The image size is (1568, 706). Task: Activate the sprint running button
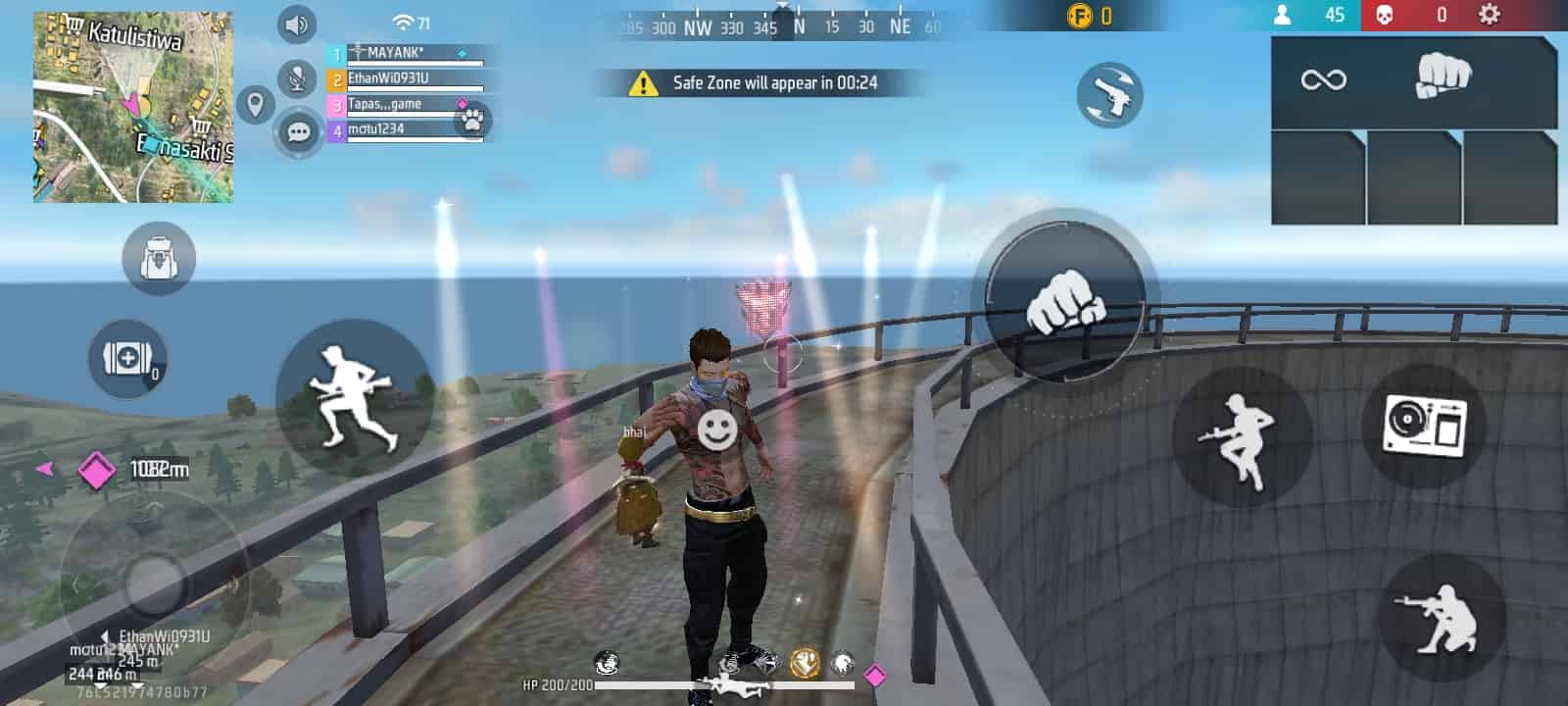point(354,398)
